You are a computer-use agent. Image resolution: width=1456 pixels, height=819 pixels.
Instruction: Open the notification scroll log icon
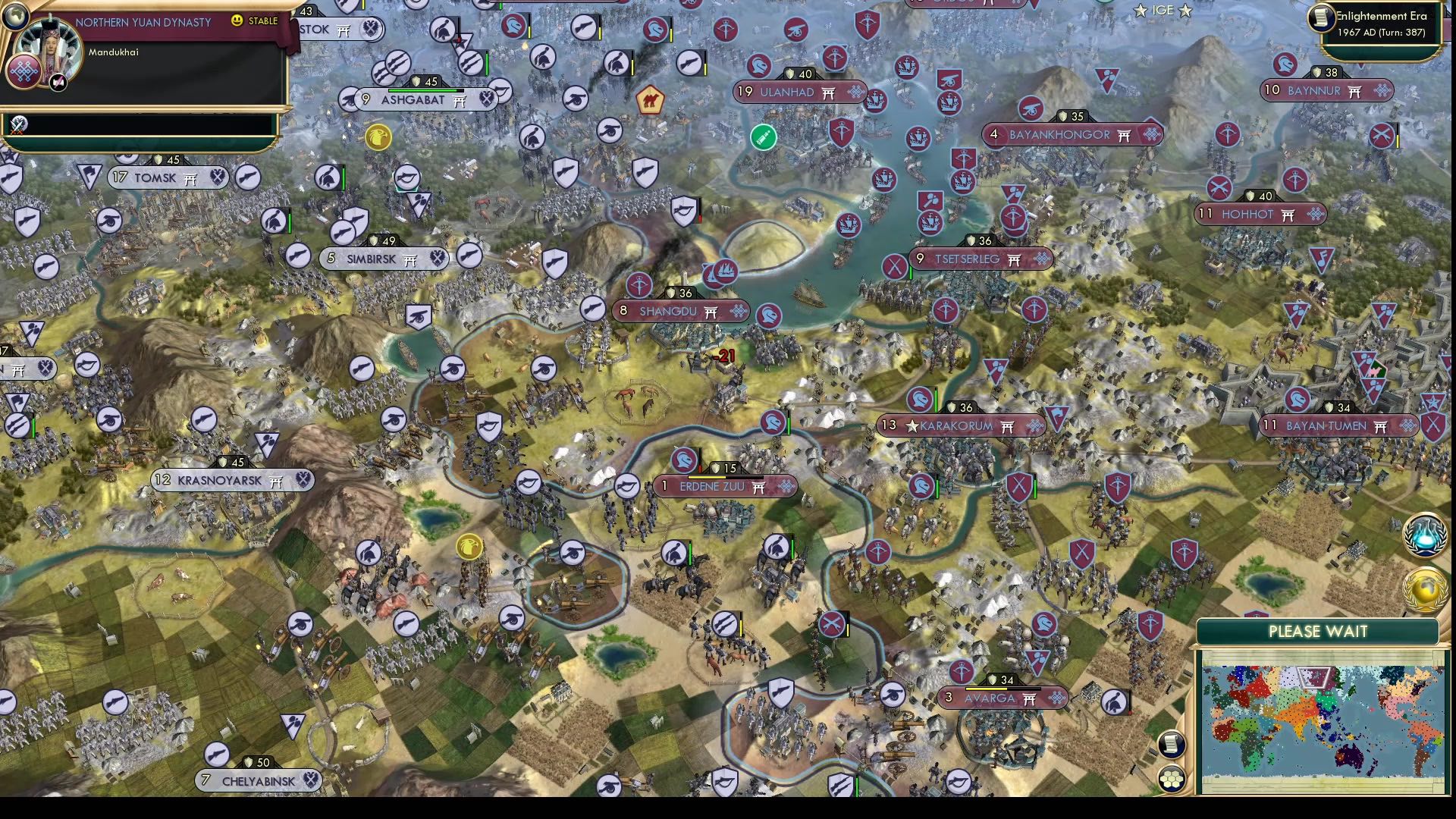(1171, 746)
